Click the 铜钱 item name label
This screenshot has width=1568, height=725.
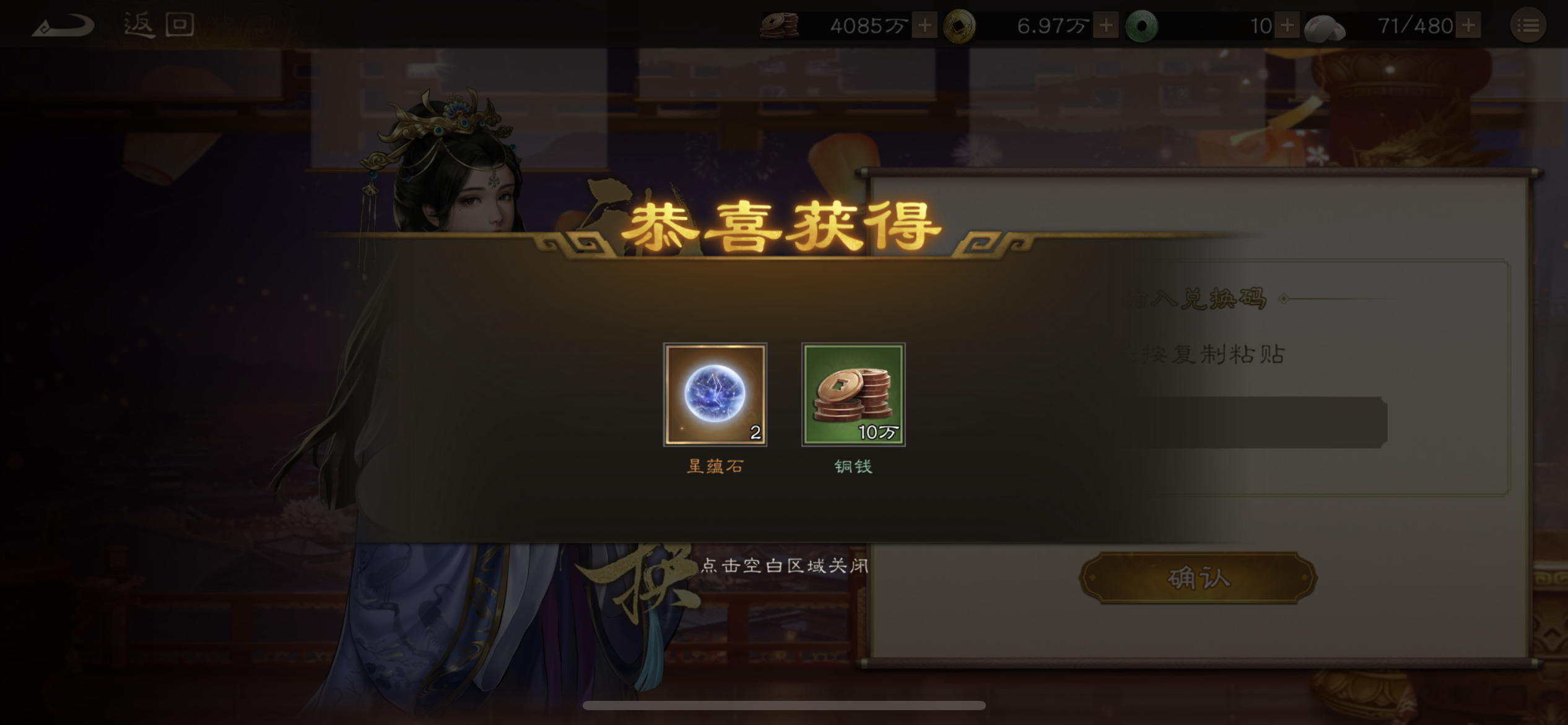(853, 467)
